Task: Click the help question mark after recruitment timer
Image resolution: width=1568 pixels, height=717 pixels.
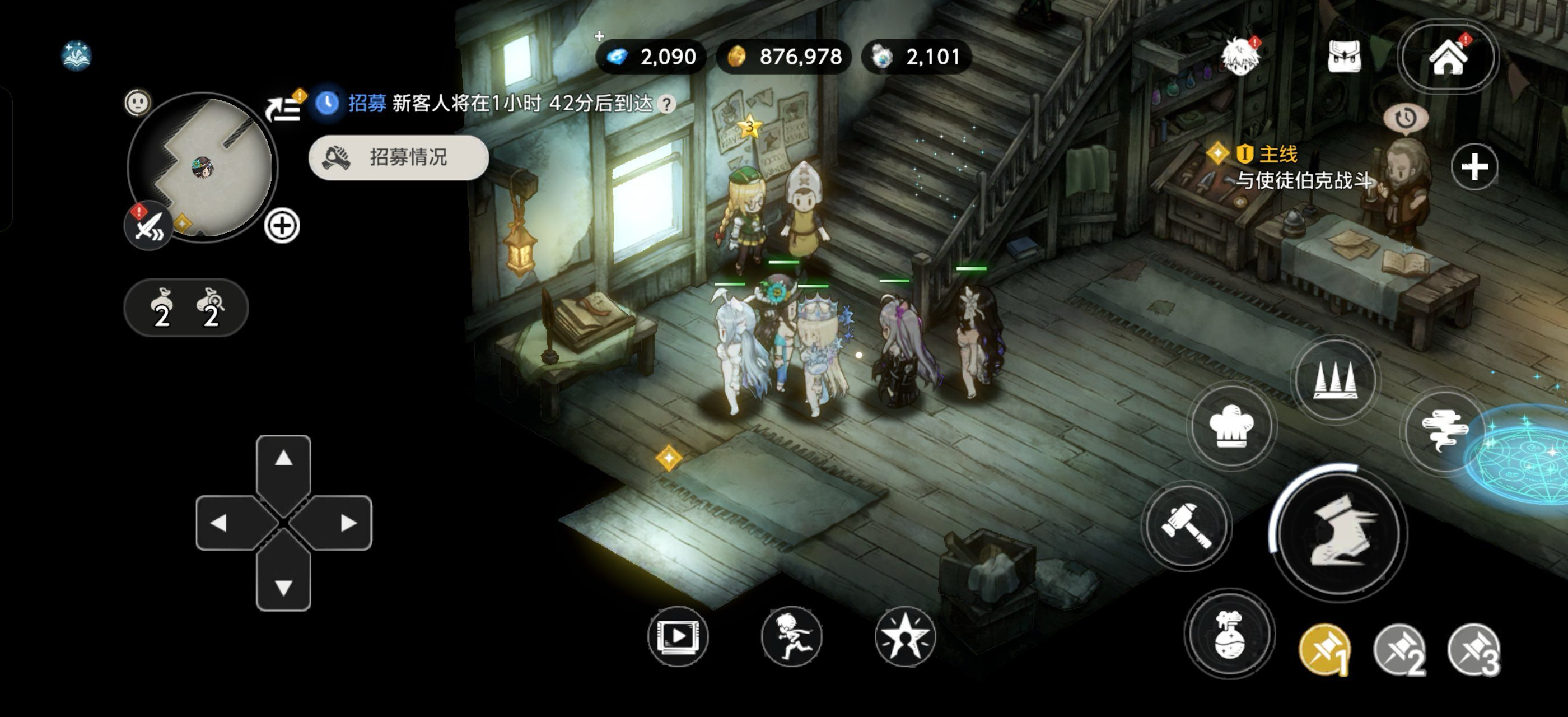Action: (667, 105)
